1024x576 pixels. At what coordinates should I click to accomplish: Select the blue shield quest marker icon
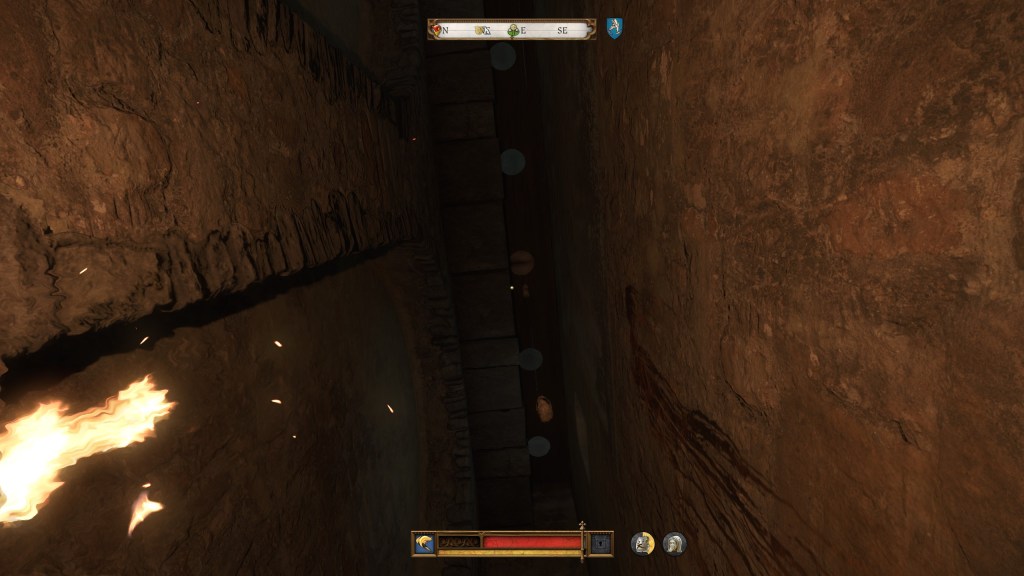point(614,28)
